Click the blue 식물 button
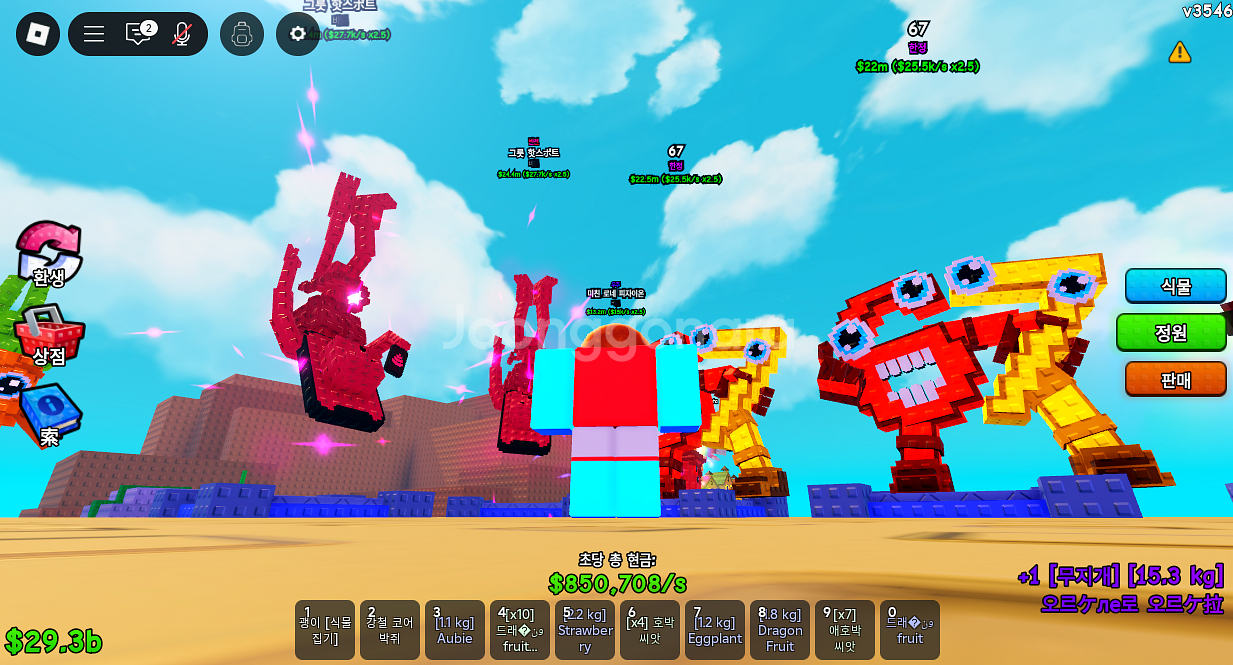The image size is (1233, 665). pyautogui.click(x=1175, y=286)
